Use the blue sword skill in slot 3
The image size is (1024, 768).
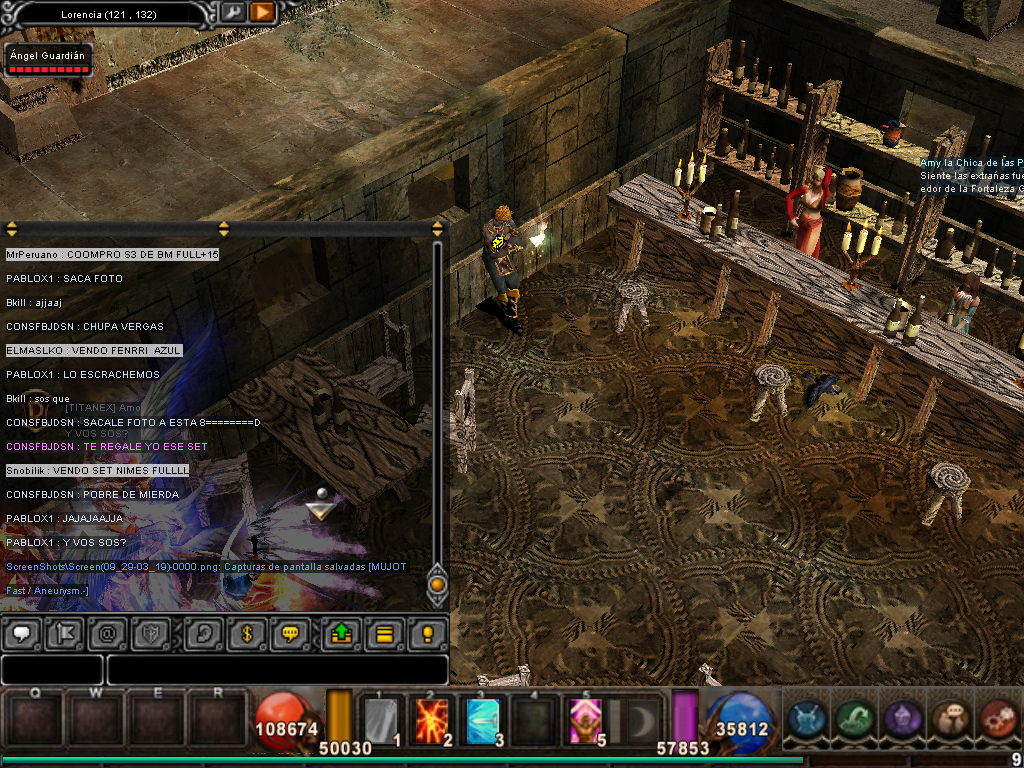pos(484,720)
